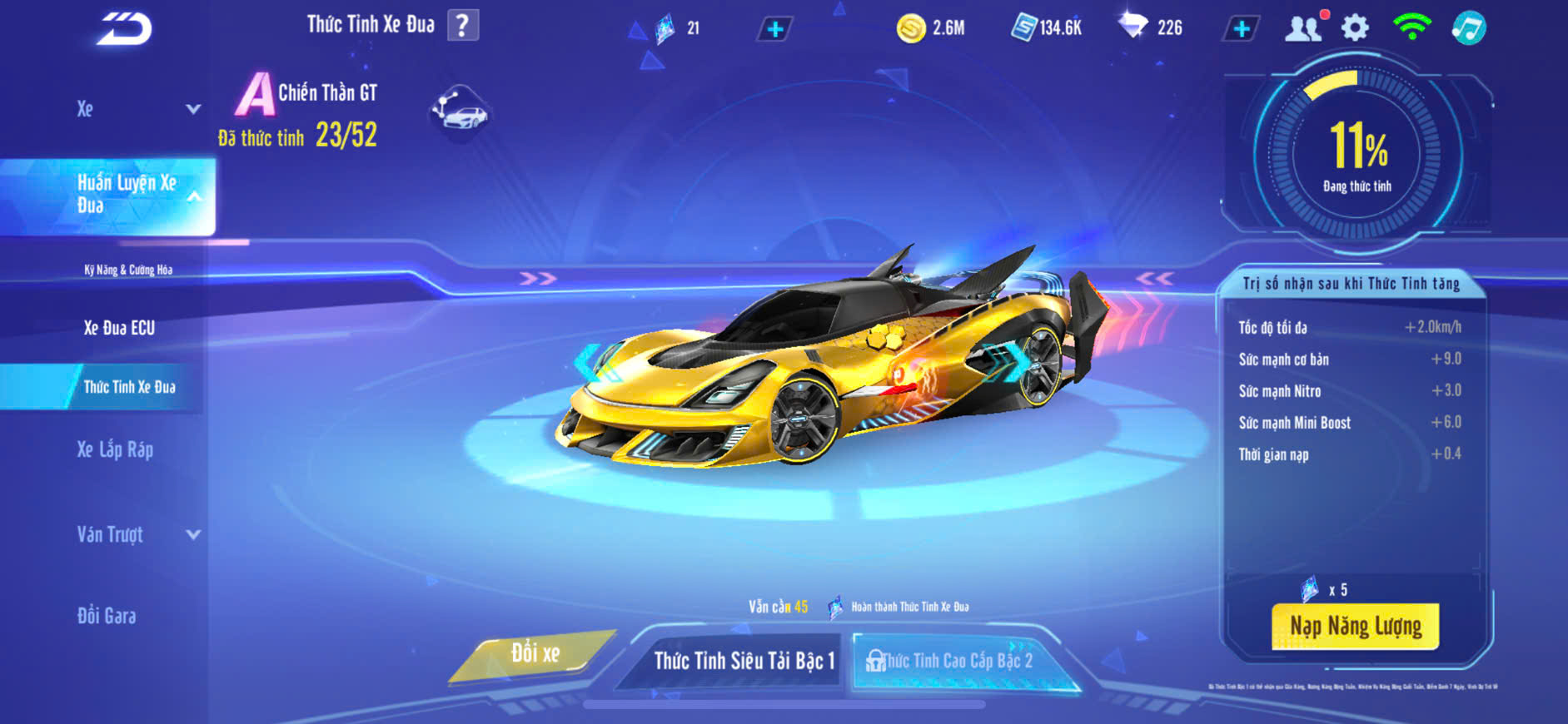Go back using the top-left arrow logo
1568x724 pixels.
pos(124,29)
